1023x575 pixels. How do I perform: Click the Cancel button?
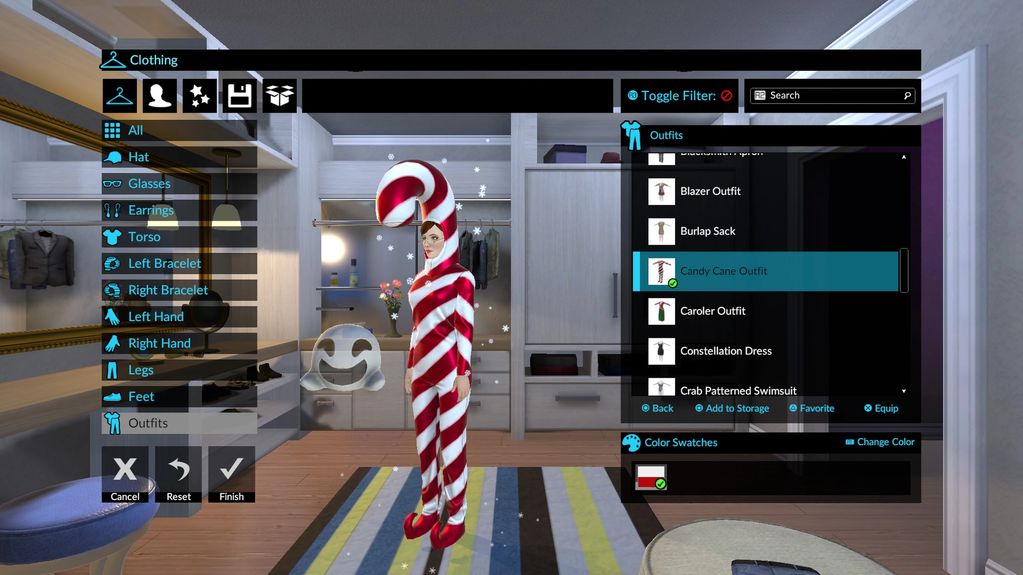point(125,473)
